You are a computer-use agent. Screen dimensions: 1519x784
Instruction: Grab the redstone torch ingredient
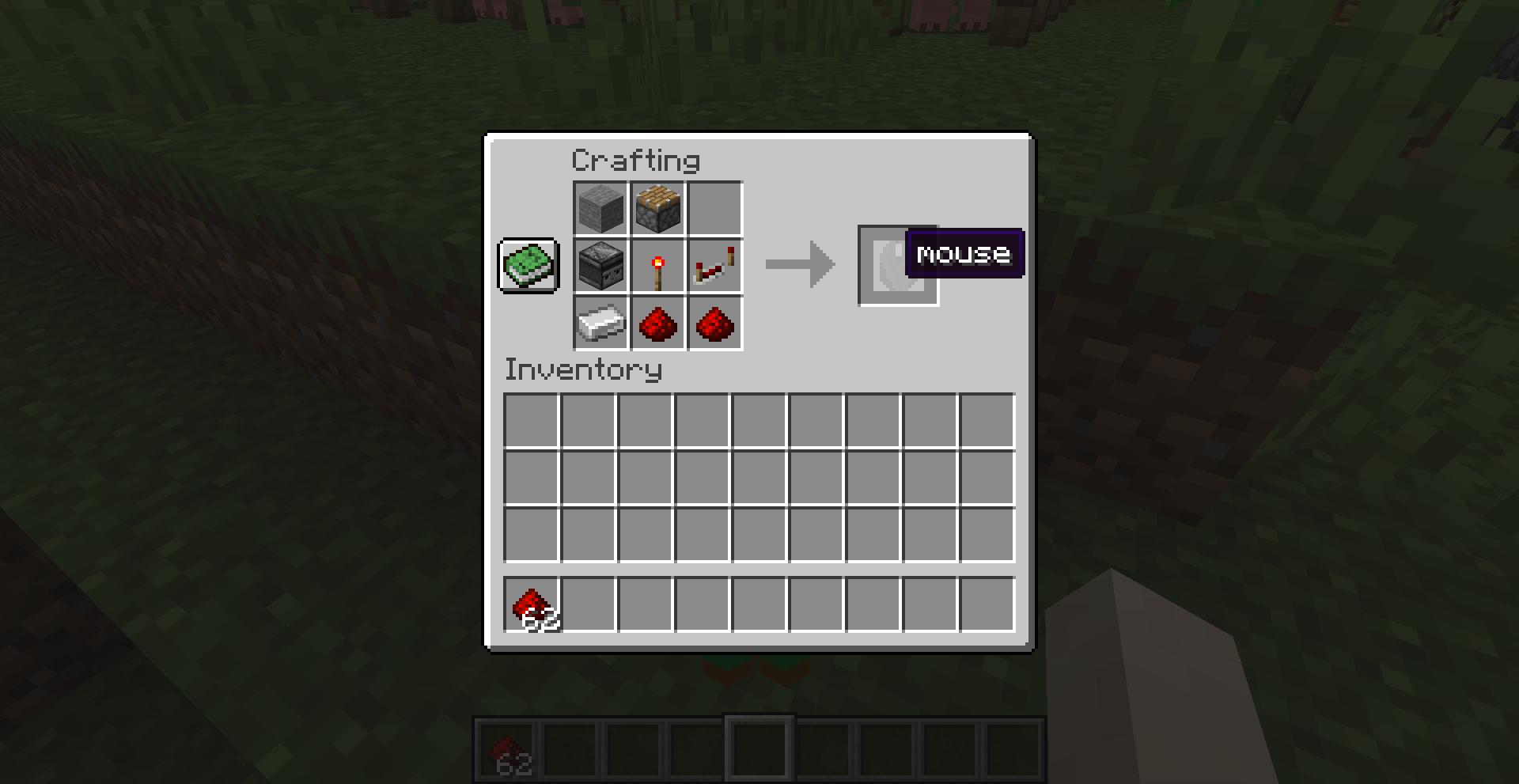click(x=657, y=266)
